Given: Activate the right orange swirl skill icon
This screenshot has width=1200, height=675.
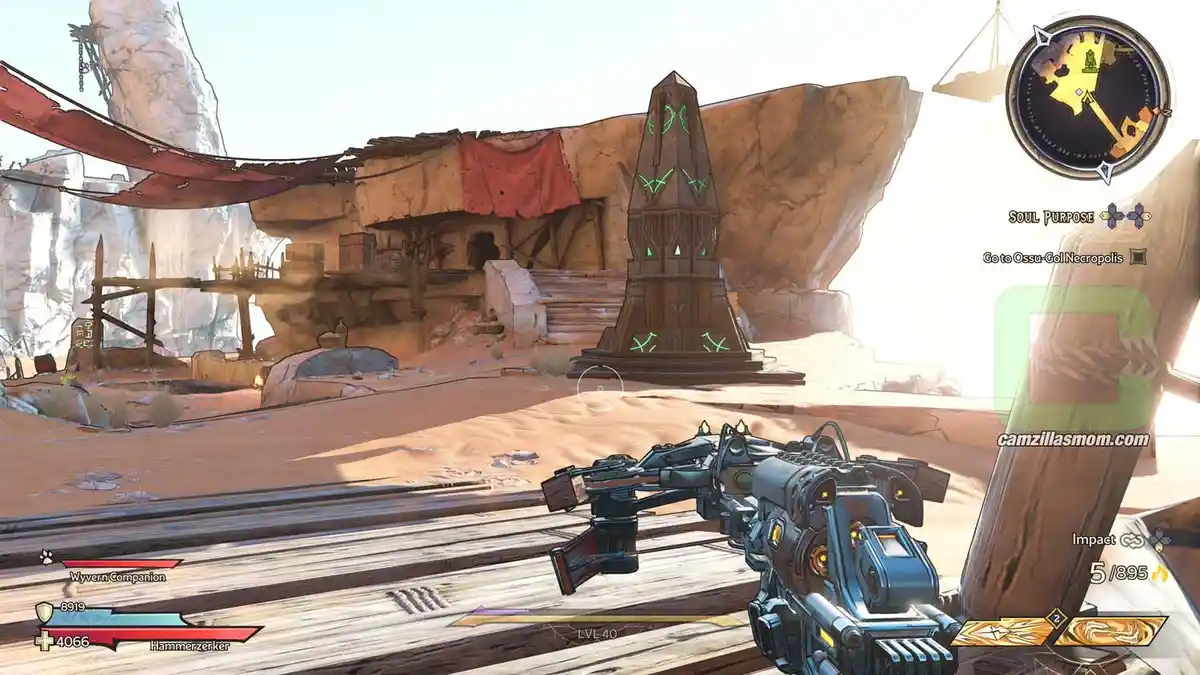Looking at the screenshot, I should [x=1112, y=632].
